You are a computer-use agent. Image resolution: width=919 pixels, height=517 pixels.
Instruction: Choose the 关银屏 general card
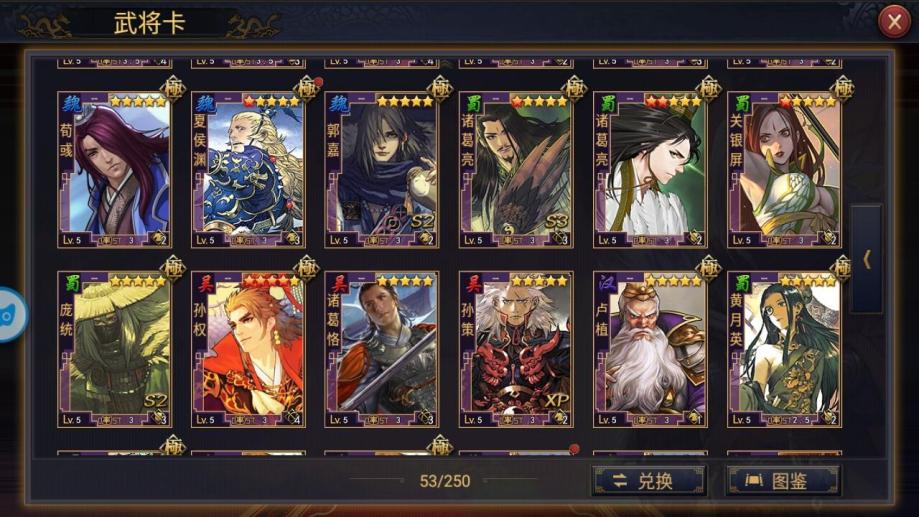pyautogui.click(x=783, y=170)
